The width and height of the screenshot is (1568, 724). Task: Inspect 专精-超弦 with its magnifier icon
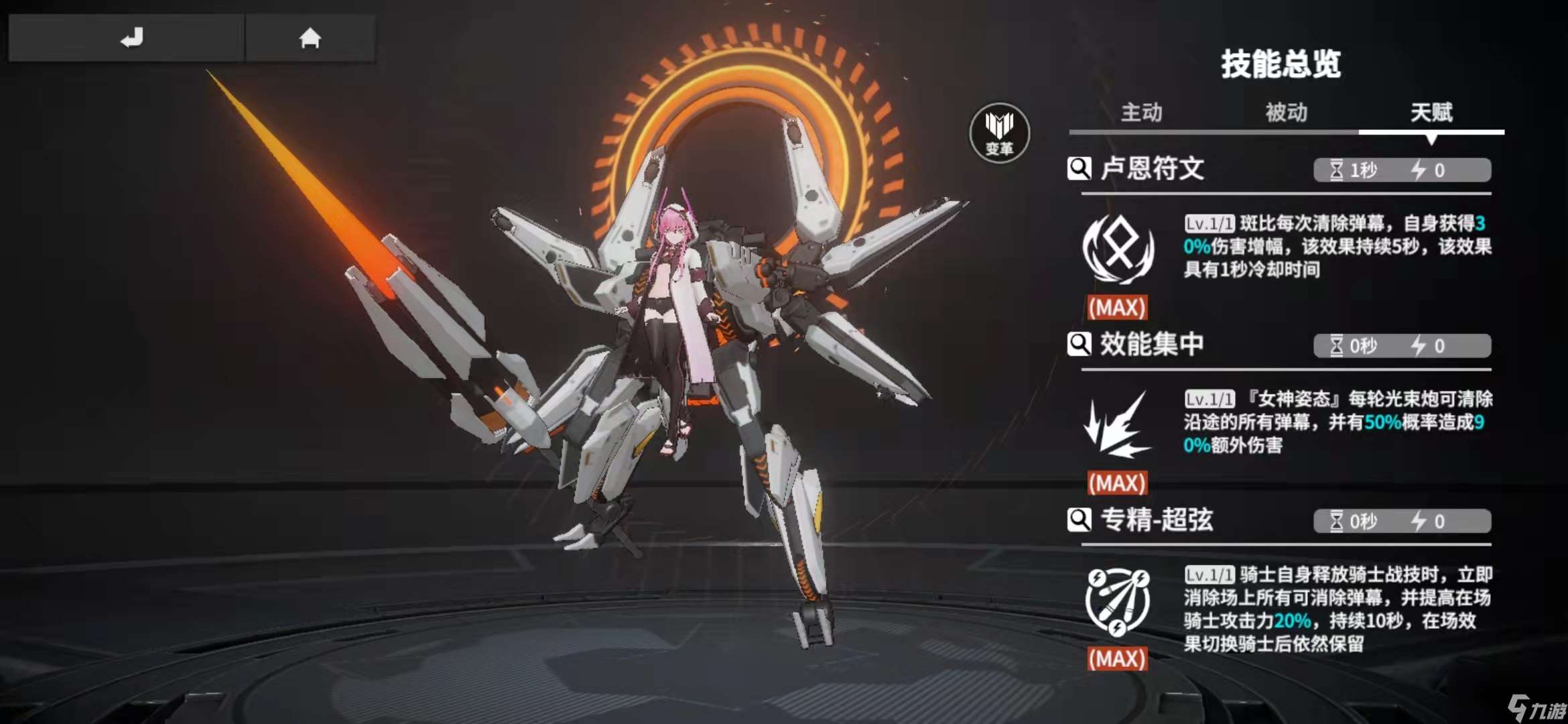pos(1079,520)
